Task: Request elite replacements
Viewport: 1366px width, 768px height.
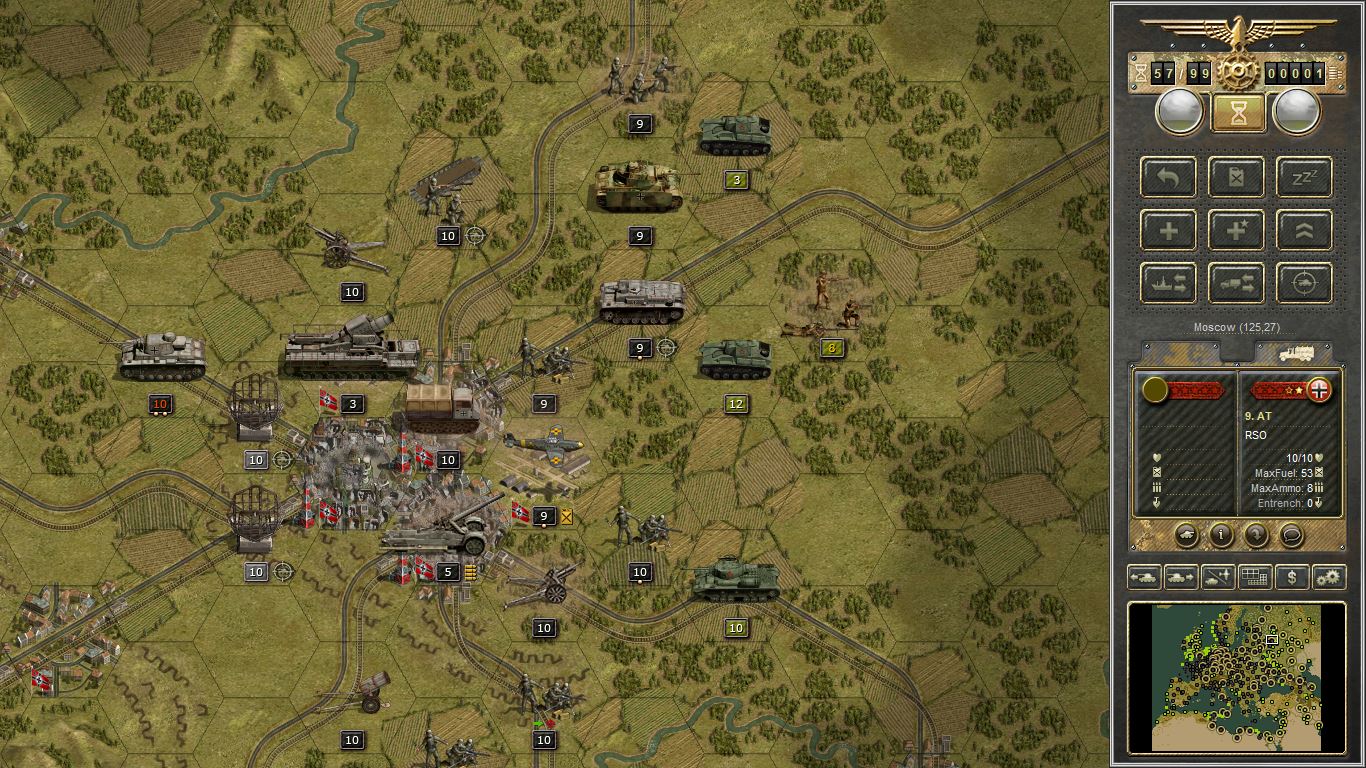Action: point(1236,230)
